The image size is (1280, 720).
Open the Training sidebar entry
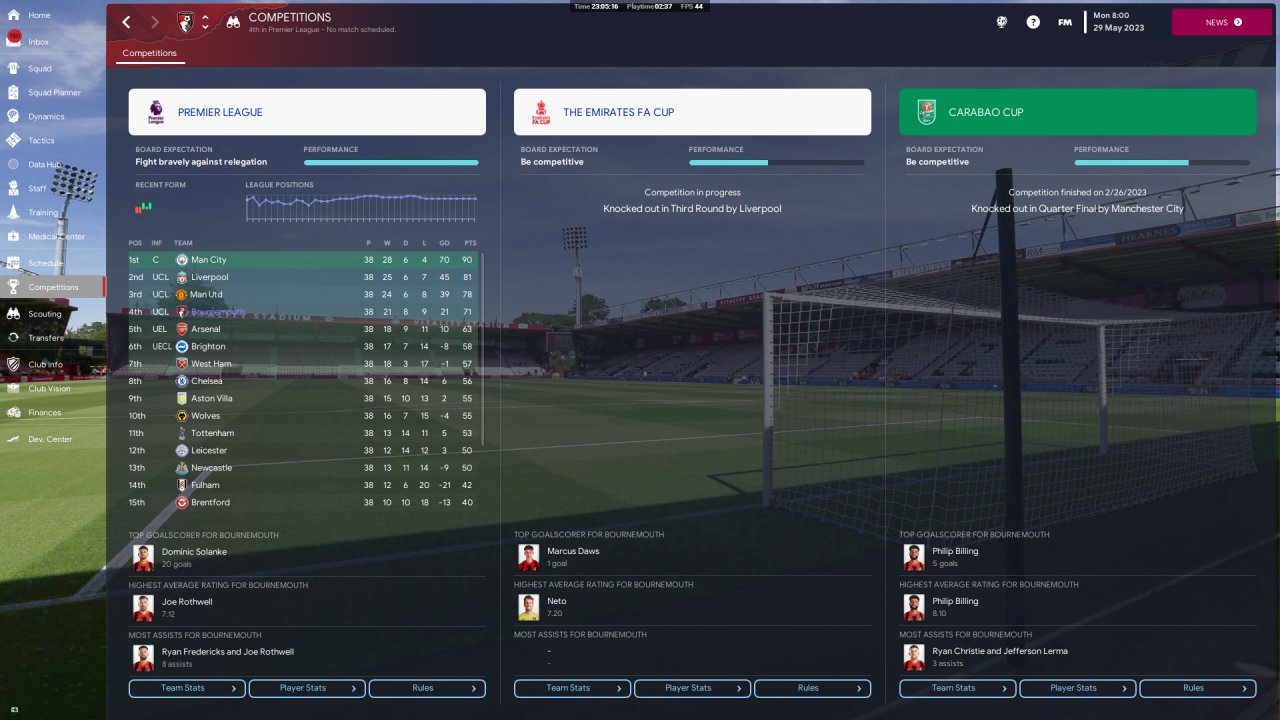pyautogui.click(x=43, y=213)
